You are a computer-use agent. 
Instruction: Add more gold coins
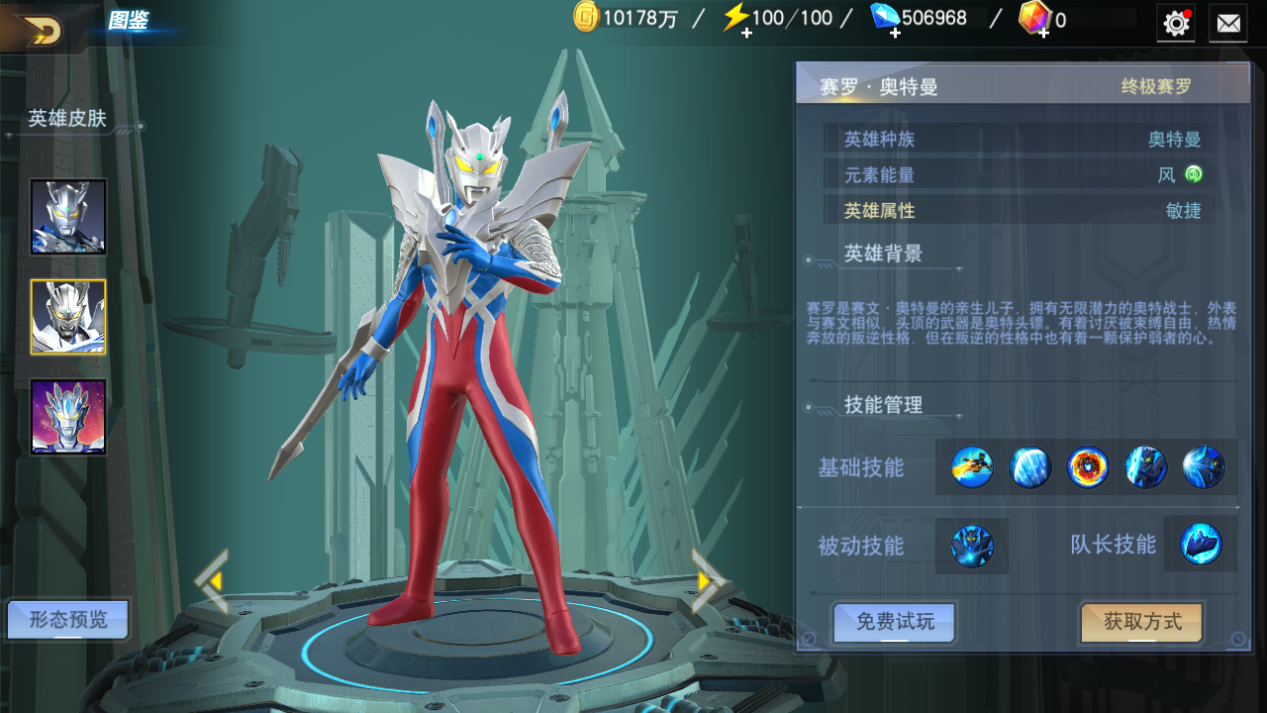[x=587, y=18]
